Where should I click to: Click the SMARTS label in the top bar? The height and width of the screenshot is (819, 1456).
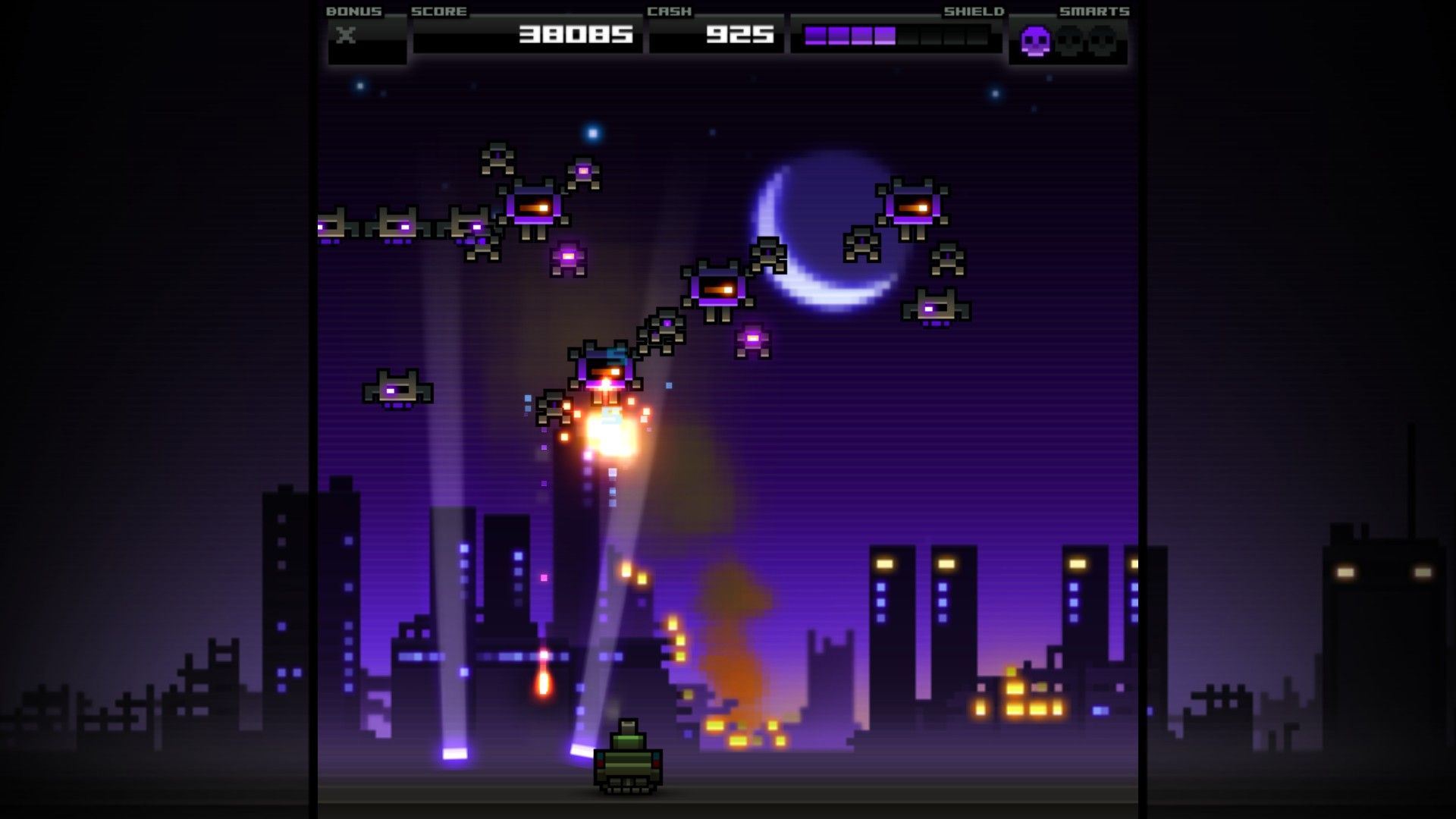(1094, 11)
